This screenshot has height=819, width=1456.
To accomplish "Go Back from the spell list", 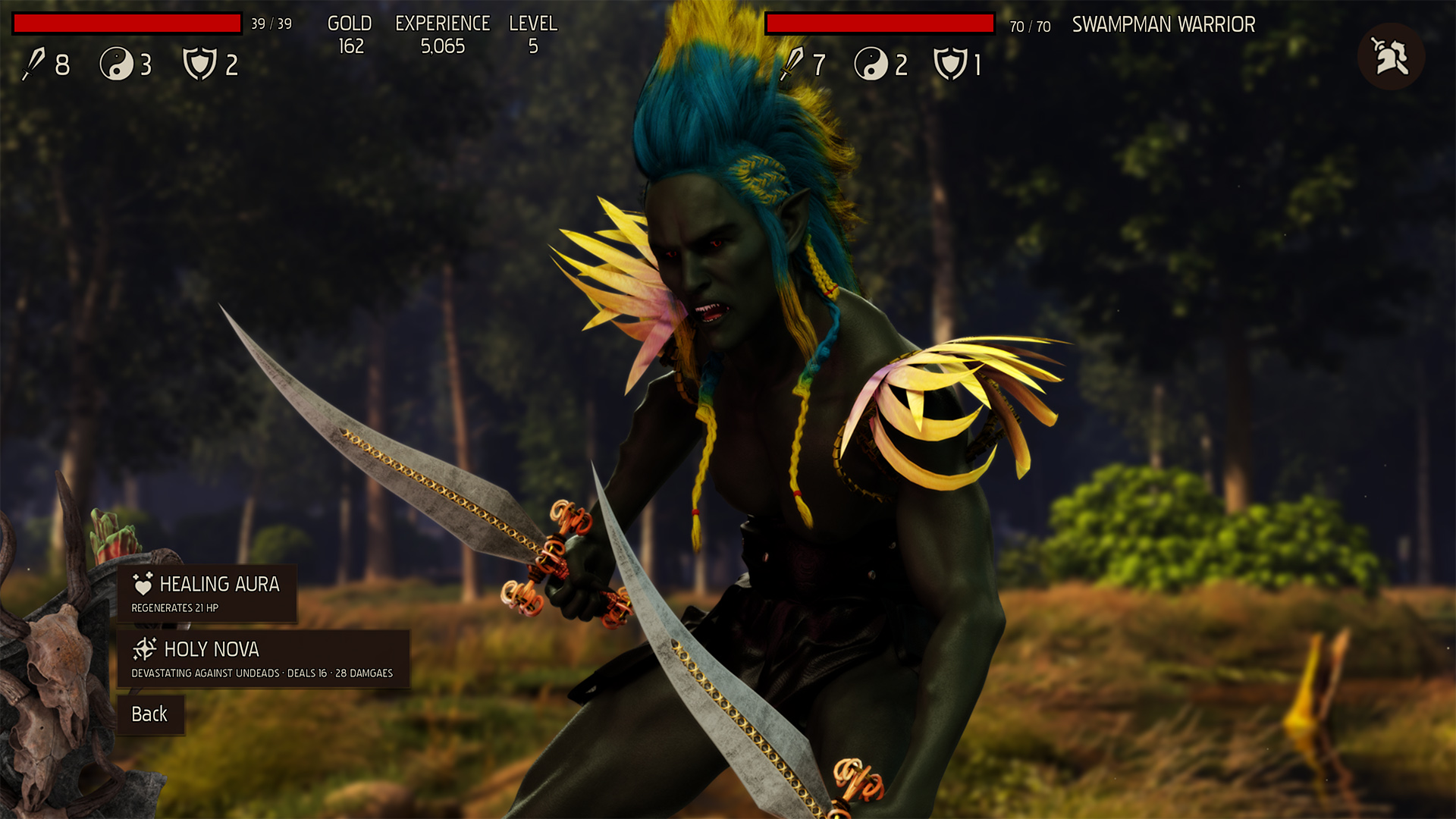I will pos(150,714).
